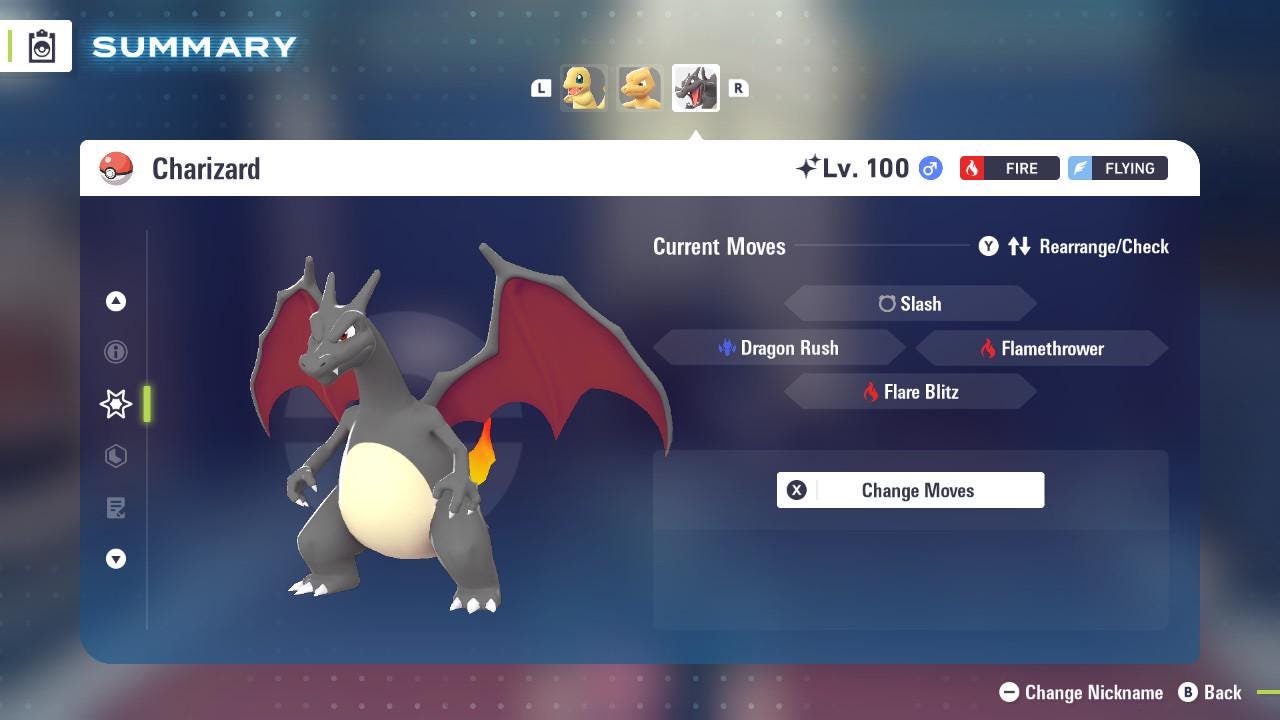This screenshot has width=1280, height=720.
Task: Switch to the Charmander party tab
Action: pos(584,87)
